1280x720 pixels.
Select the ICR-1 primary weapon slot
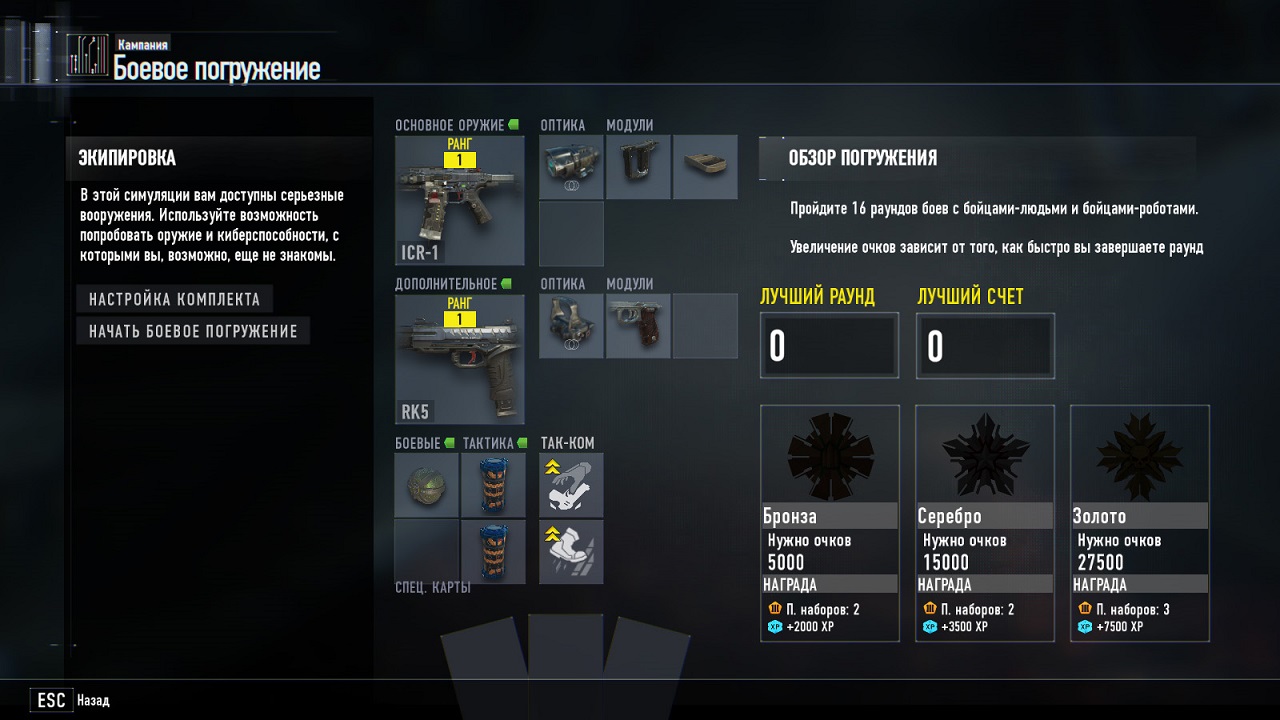pyautogui.click(x=460, y=200)
